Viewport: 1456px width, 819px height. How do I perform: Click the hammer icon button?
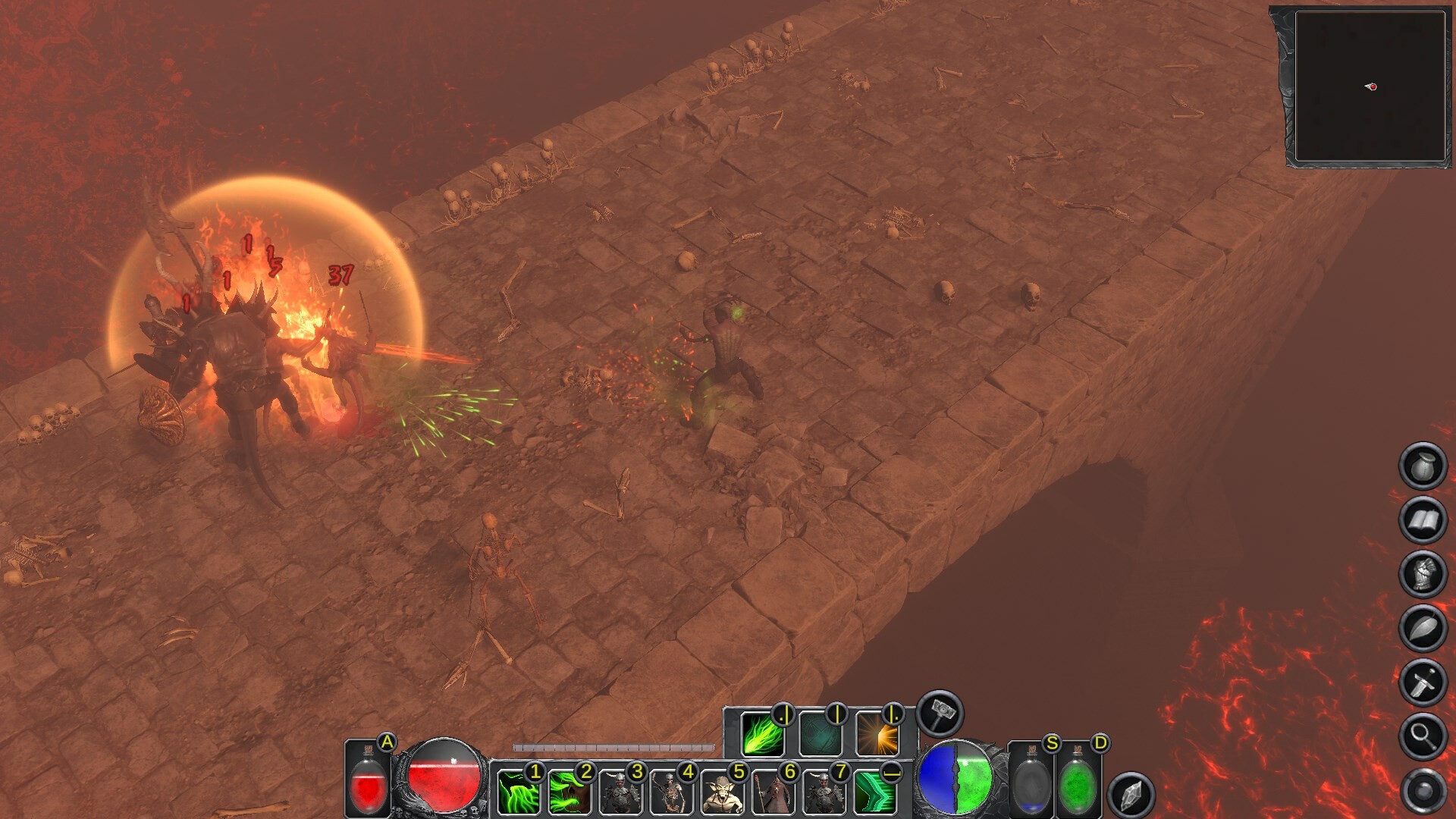pyautogui.click(x=940, y=713)
